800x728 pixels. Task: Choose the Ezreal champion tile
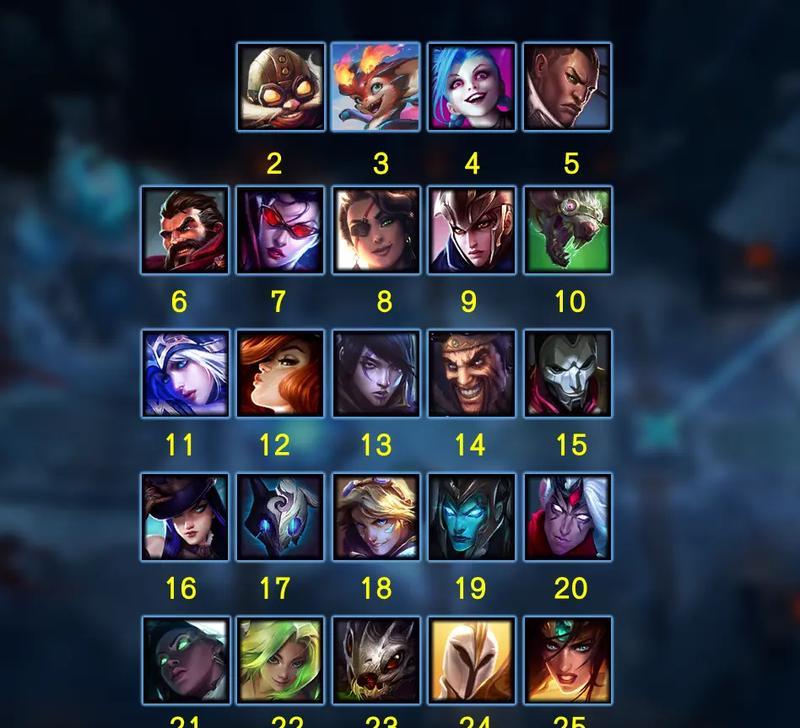[376, 517]
